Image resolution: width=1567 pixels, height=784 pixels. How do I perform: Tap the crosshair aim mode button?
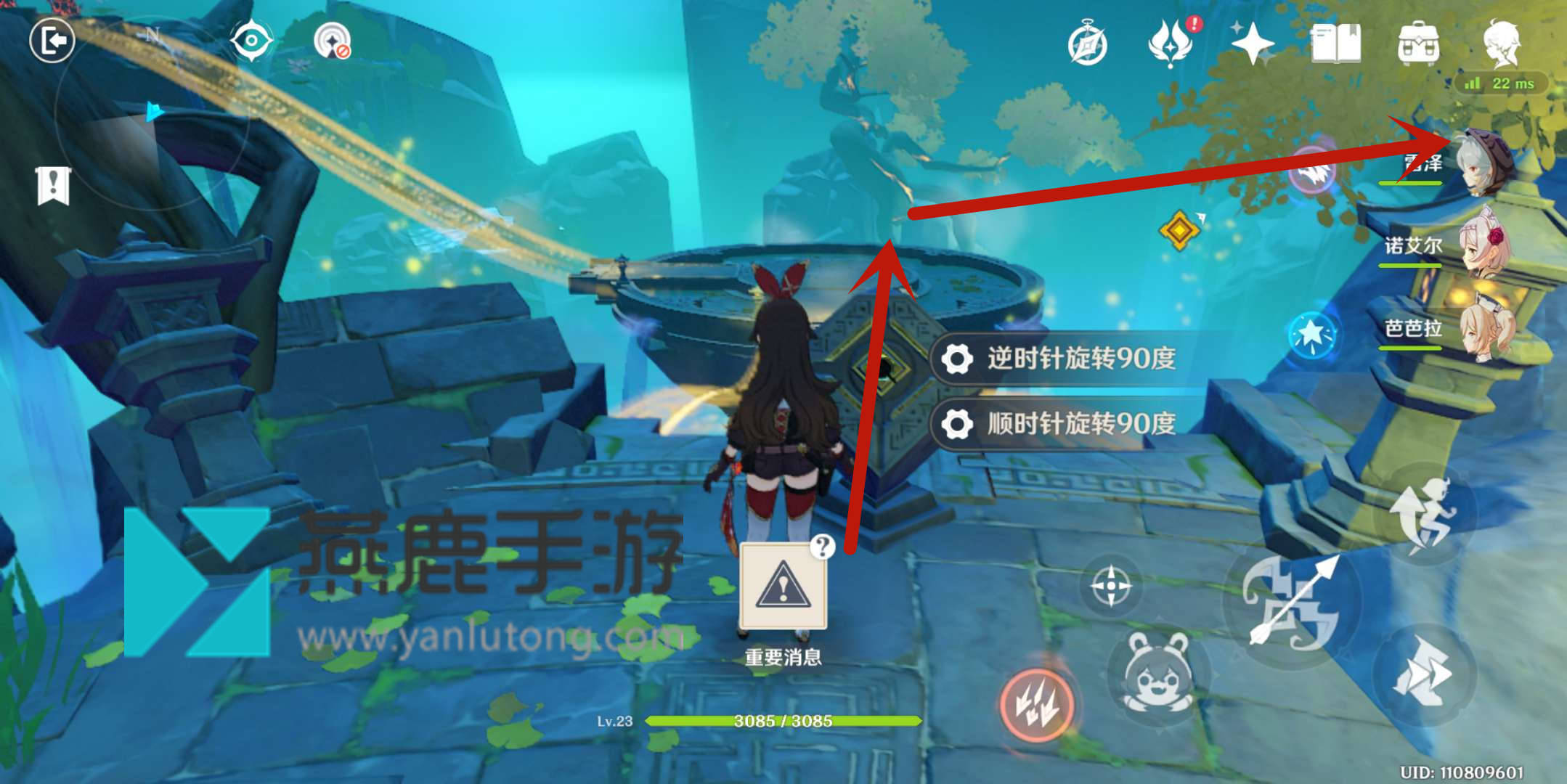(1110, 585)
